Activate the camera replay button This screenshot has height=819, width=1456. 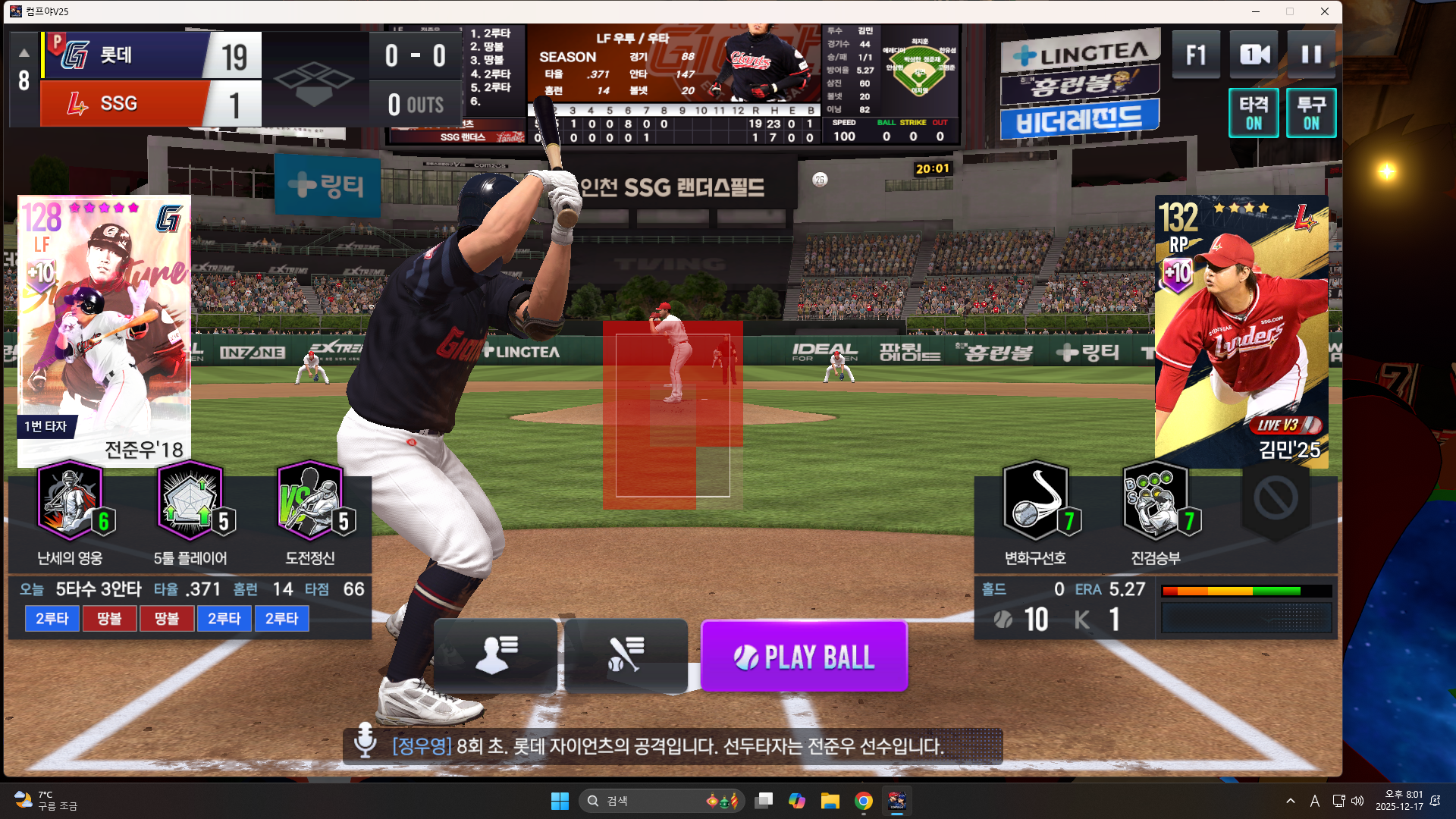pos(1254,55)
